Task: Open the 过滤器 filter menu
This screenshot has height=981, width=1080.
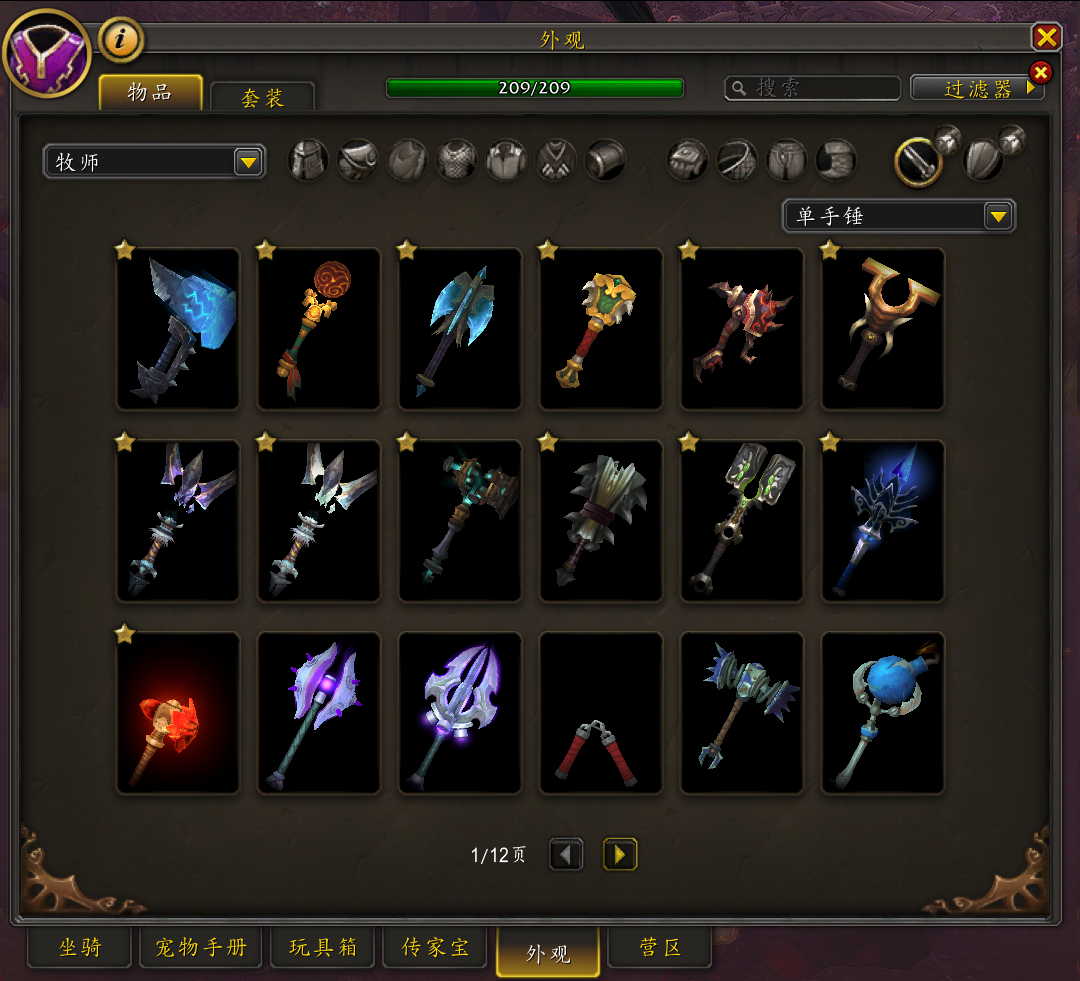Action: tap(977, 89)
